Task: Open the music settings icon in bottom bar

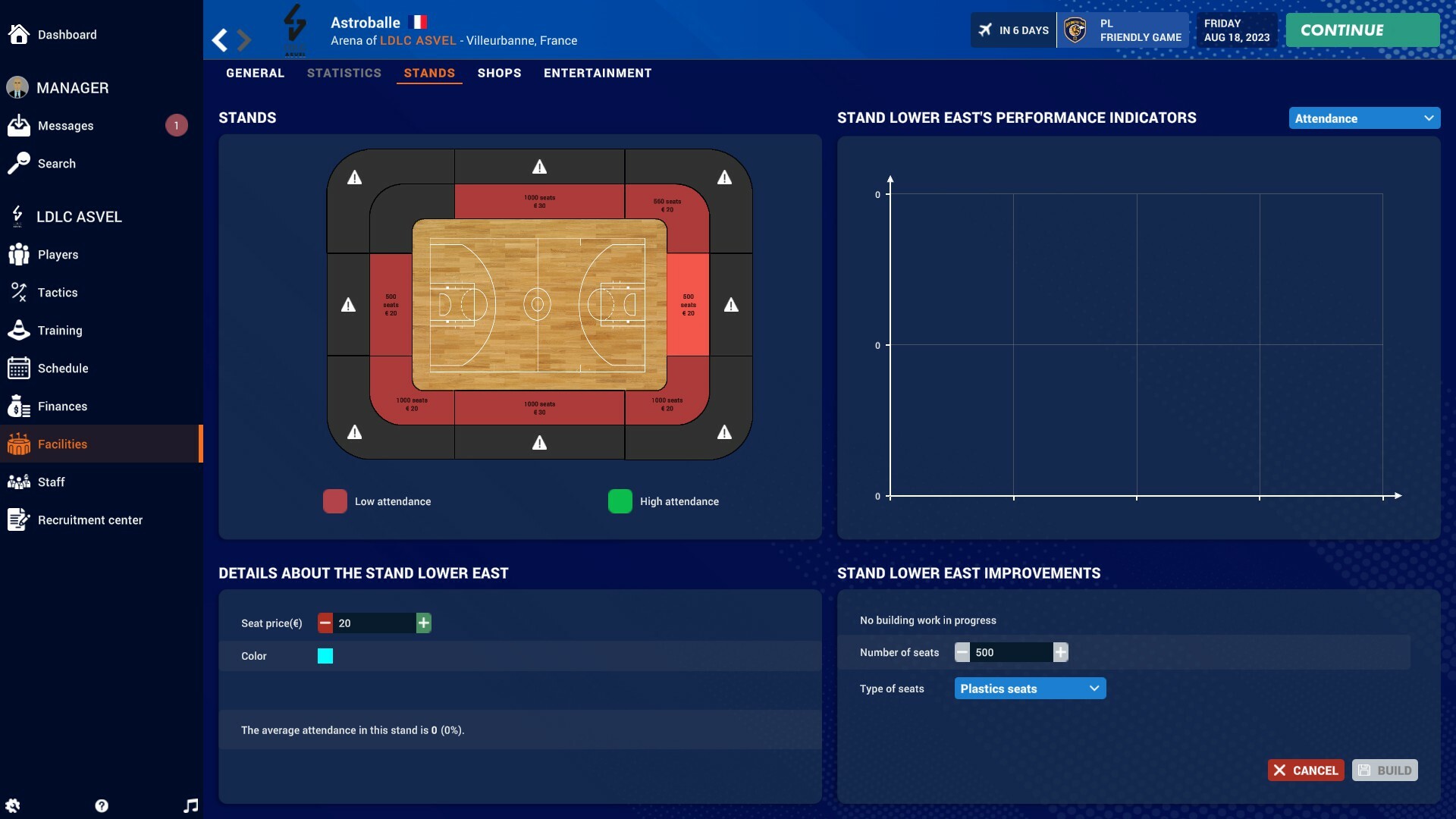Action: tap(190, 805)
